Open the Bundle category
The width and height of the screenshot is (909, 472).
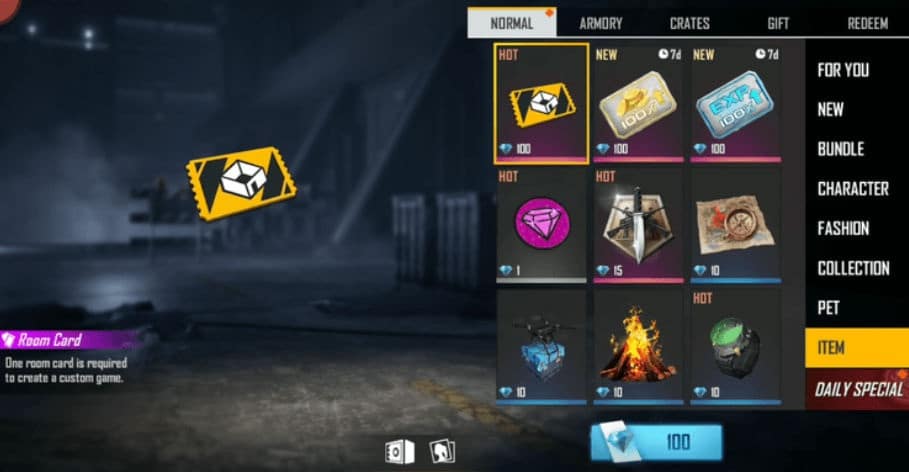840,149
